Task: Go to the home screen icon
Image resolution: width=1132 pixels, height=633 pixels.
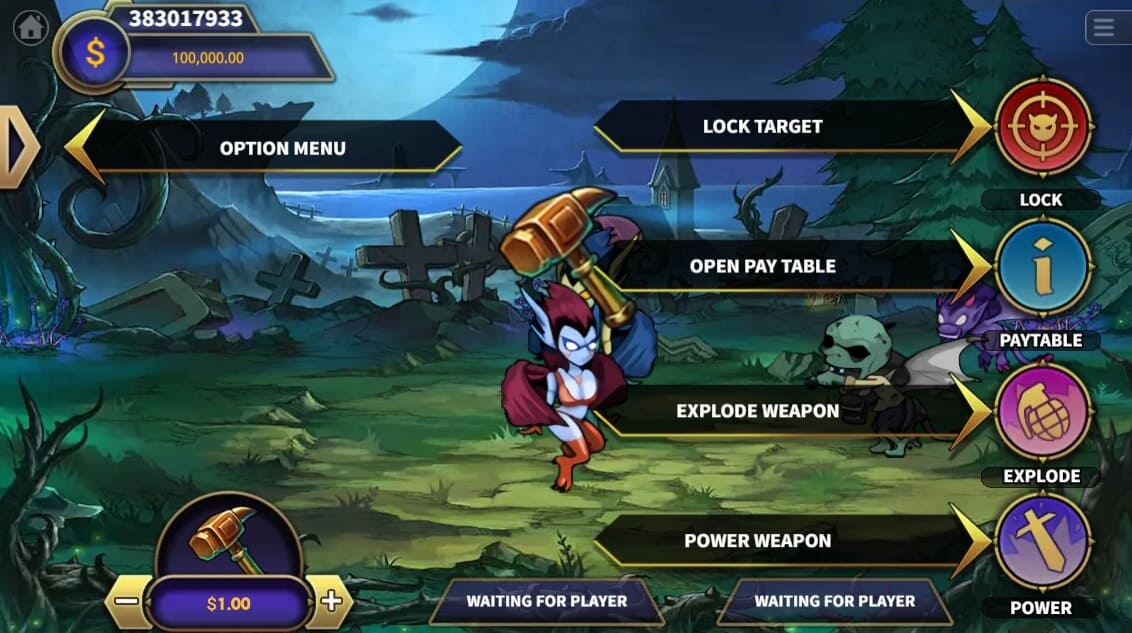Action: [x=31, y=27]
